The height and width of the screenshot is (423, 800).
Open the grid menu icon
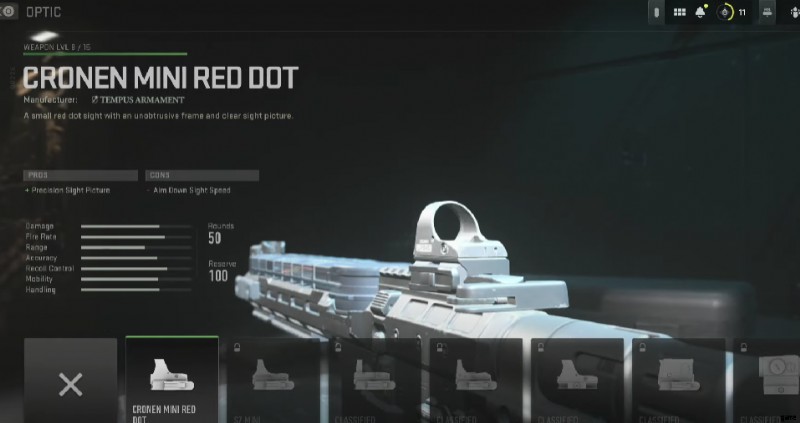click(x=679, y=13)
